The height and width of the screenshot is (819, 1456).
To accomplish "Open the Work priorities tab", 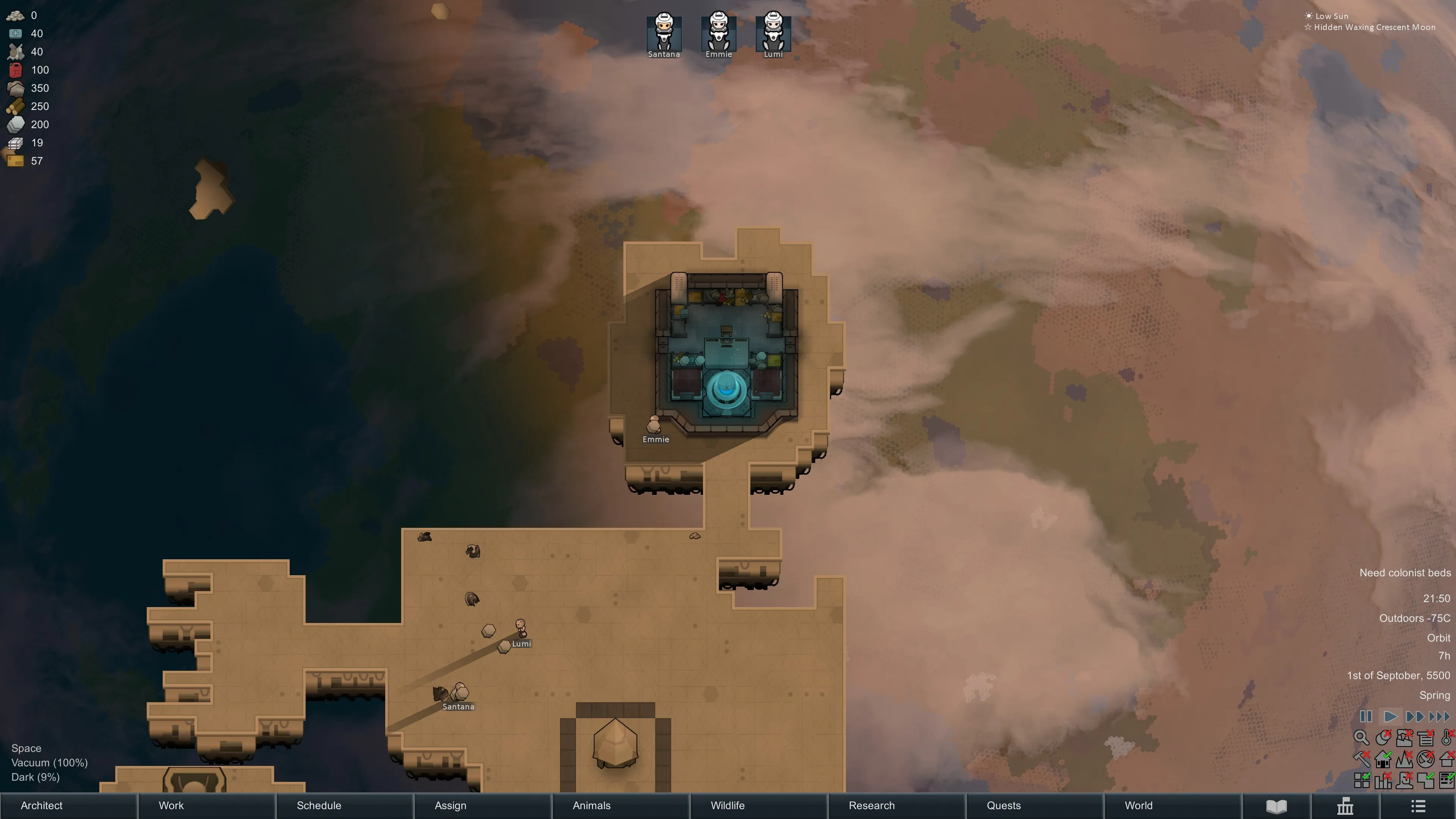I will tap(171, 805).
